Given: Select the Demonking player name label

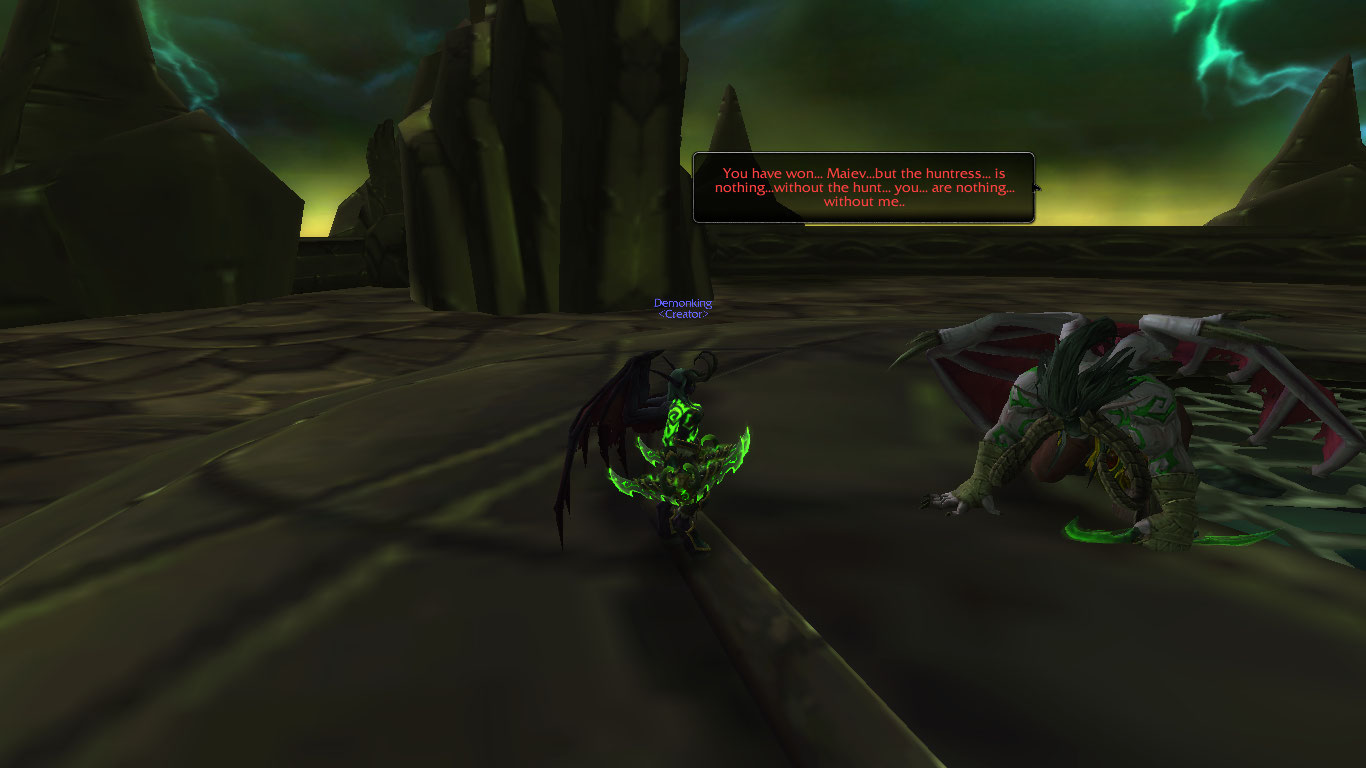Looking at the screenshot, I should coord(683,303).
